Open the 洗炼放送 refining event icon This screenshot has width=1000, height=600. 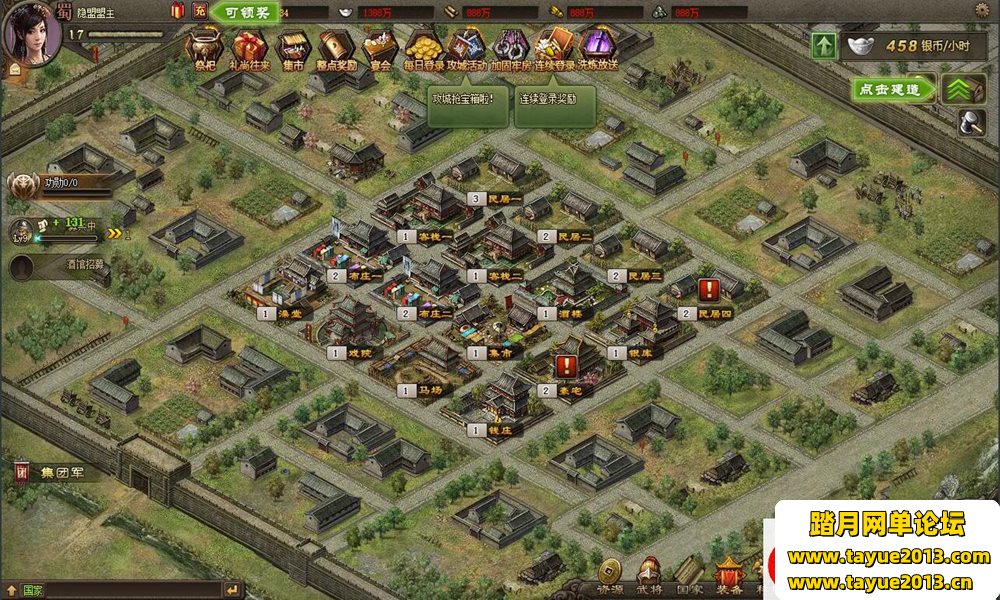[x=598, y=46]
